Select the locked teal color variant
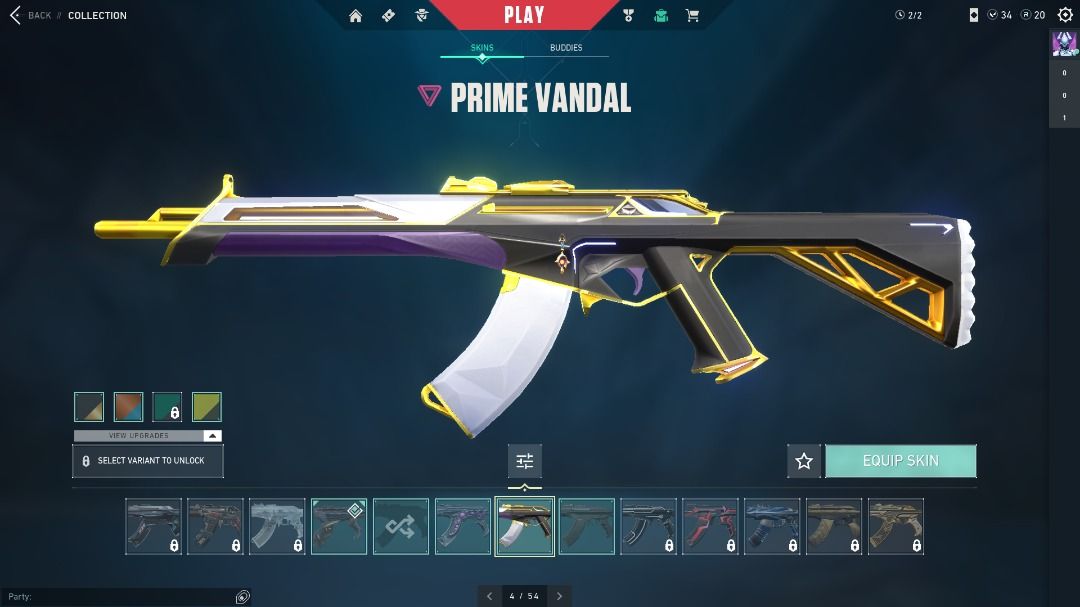This screenshot has height=607, width=1080. 168,407
